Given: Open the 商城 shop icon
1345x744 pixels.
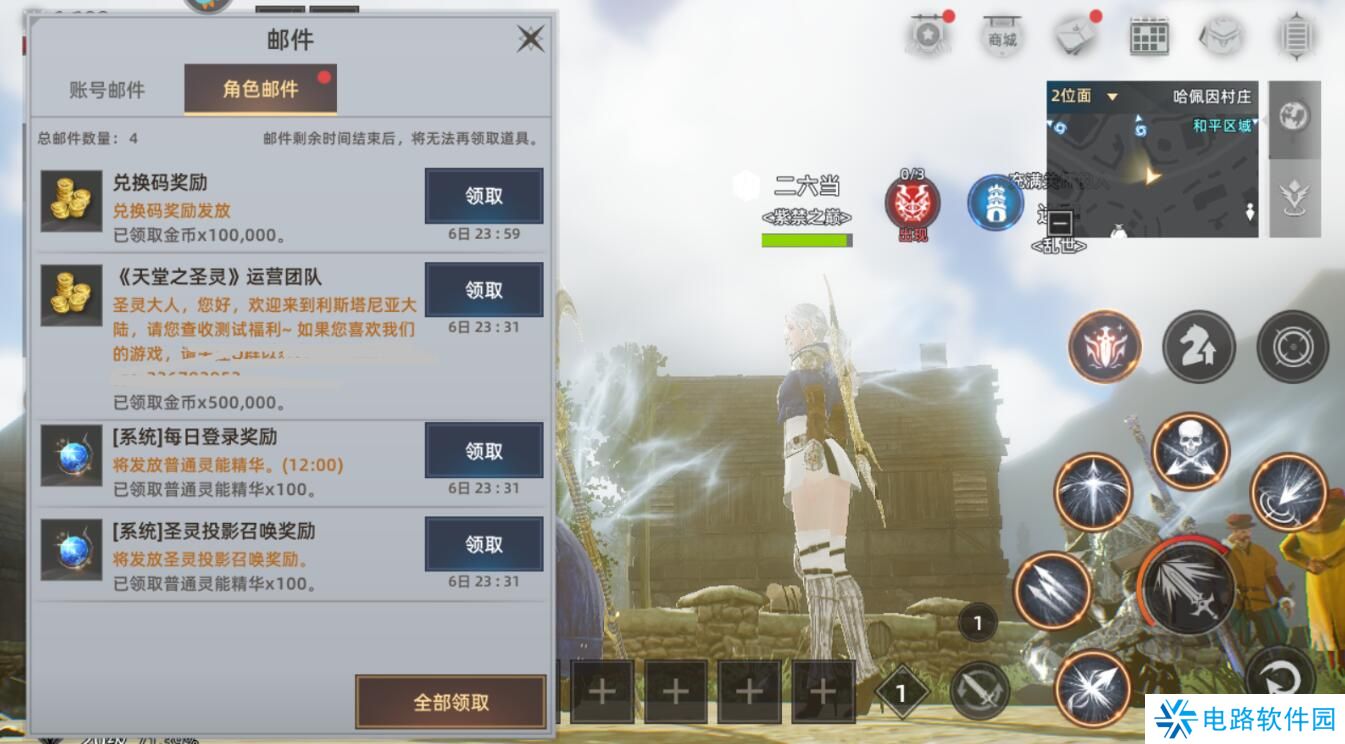Looking at the screenshot, I should (x=1002, y=33).
